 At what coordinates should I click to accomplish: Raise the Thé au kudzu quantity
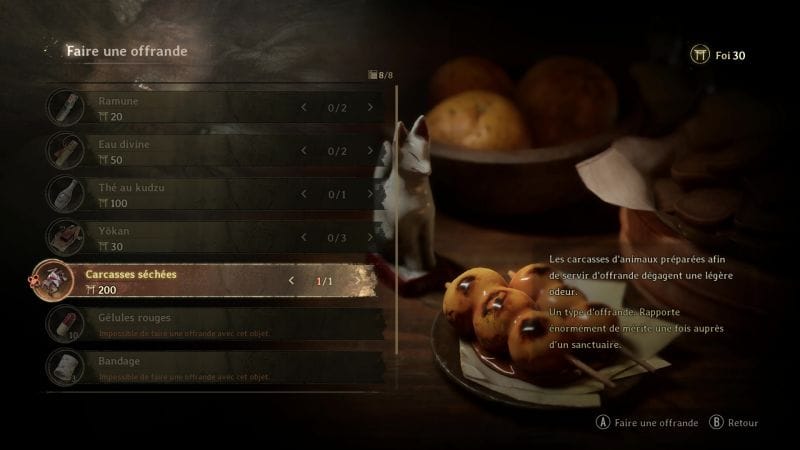click(370, 194)
